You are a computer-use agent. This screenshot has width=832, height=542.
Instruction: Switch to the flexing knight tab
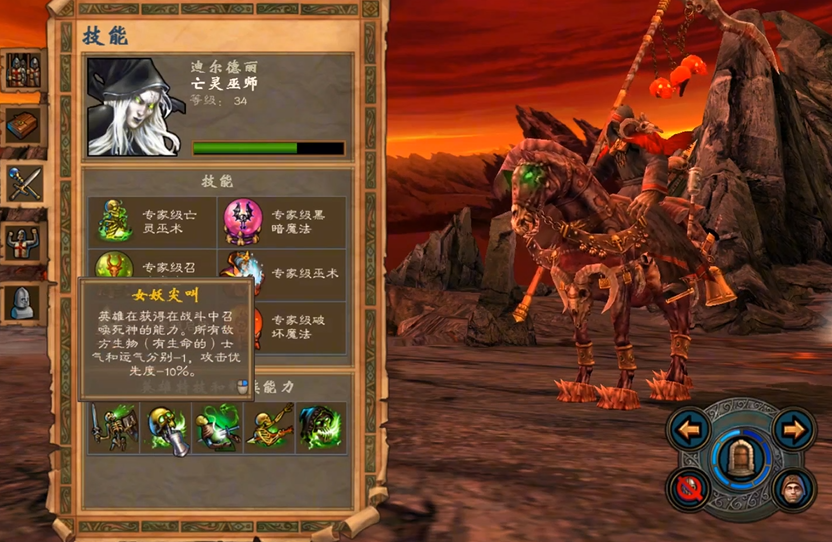[x=22, y=242]
